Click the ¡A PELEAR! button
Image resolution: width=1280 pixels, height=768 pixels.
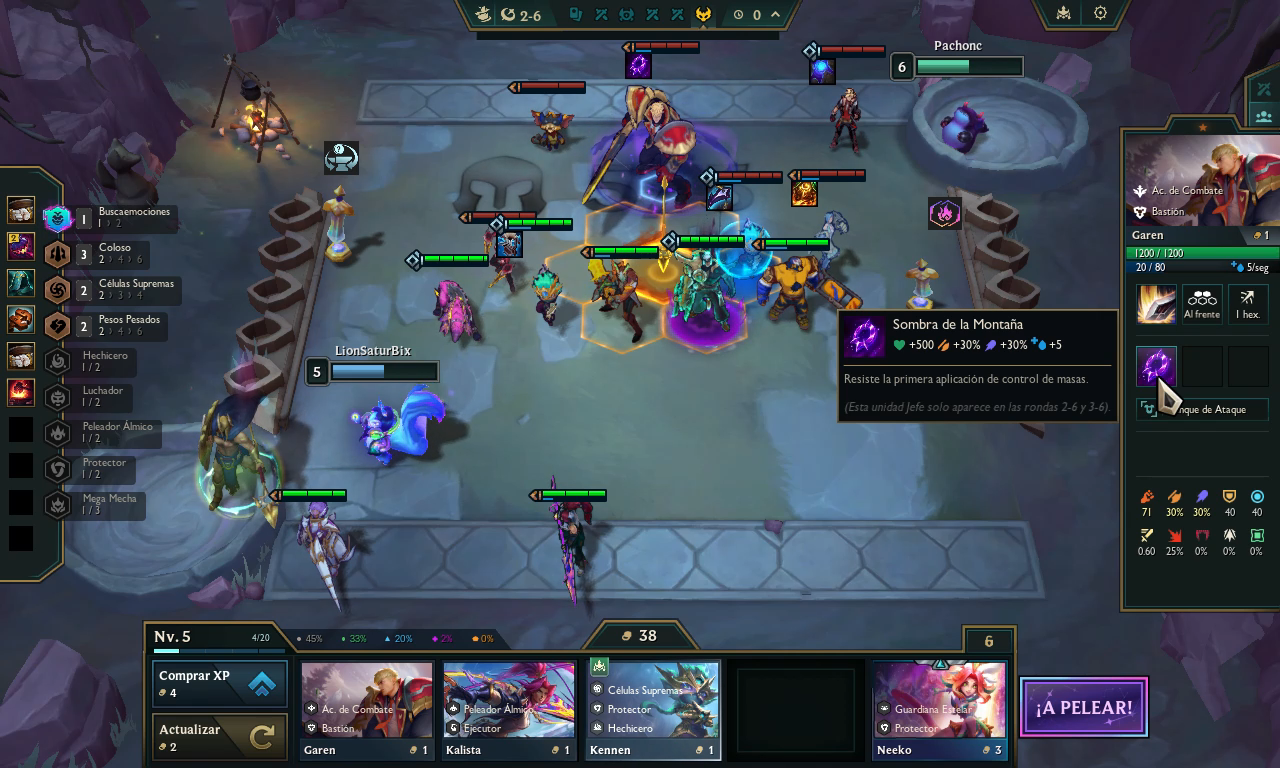click(x=1083, y=707)
